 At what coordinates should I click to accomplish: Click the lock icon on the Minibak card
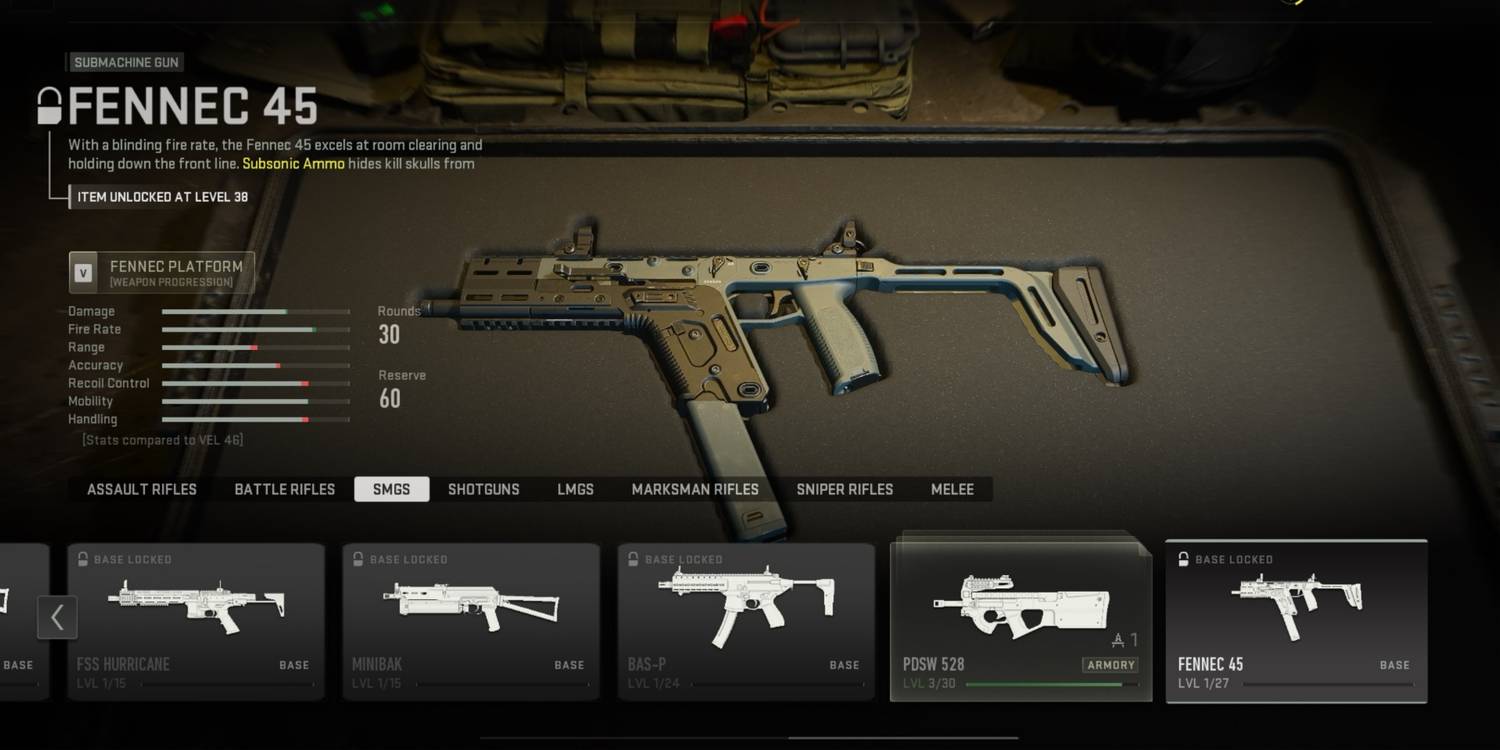[358, 559]
